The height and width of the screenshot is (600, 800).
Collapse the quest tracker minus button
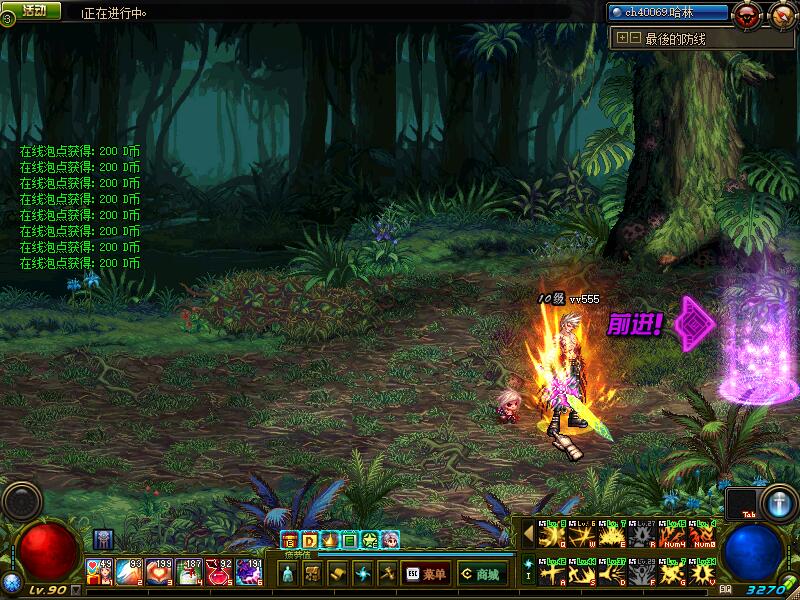click(x=635, y=38)
